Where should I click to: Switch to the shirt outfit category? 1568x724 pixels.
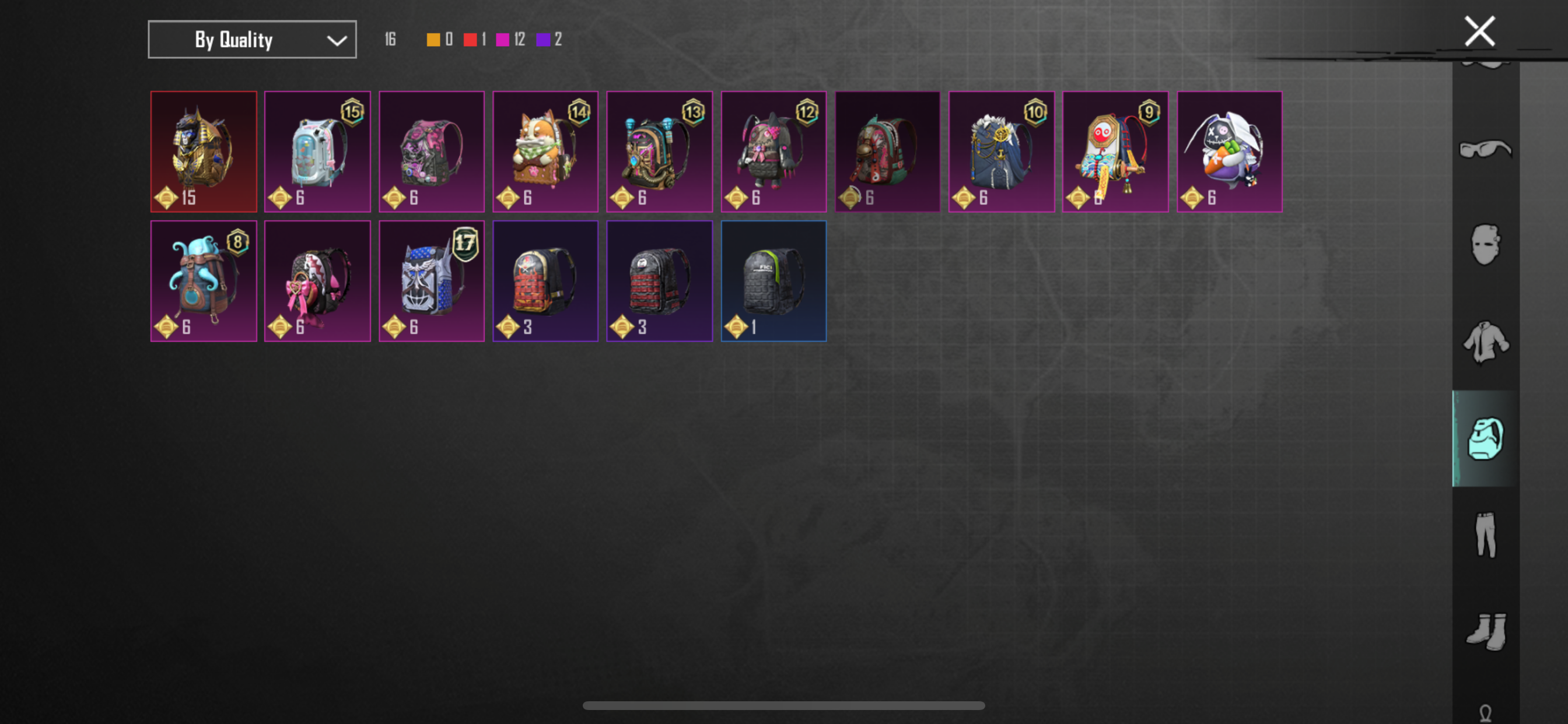(x=1485, y=342)
